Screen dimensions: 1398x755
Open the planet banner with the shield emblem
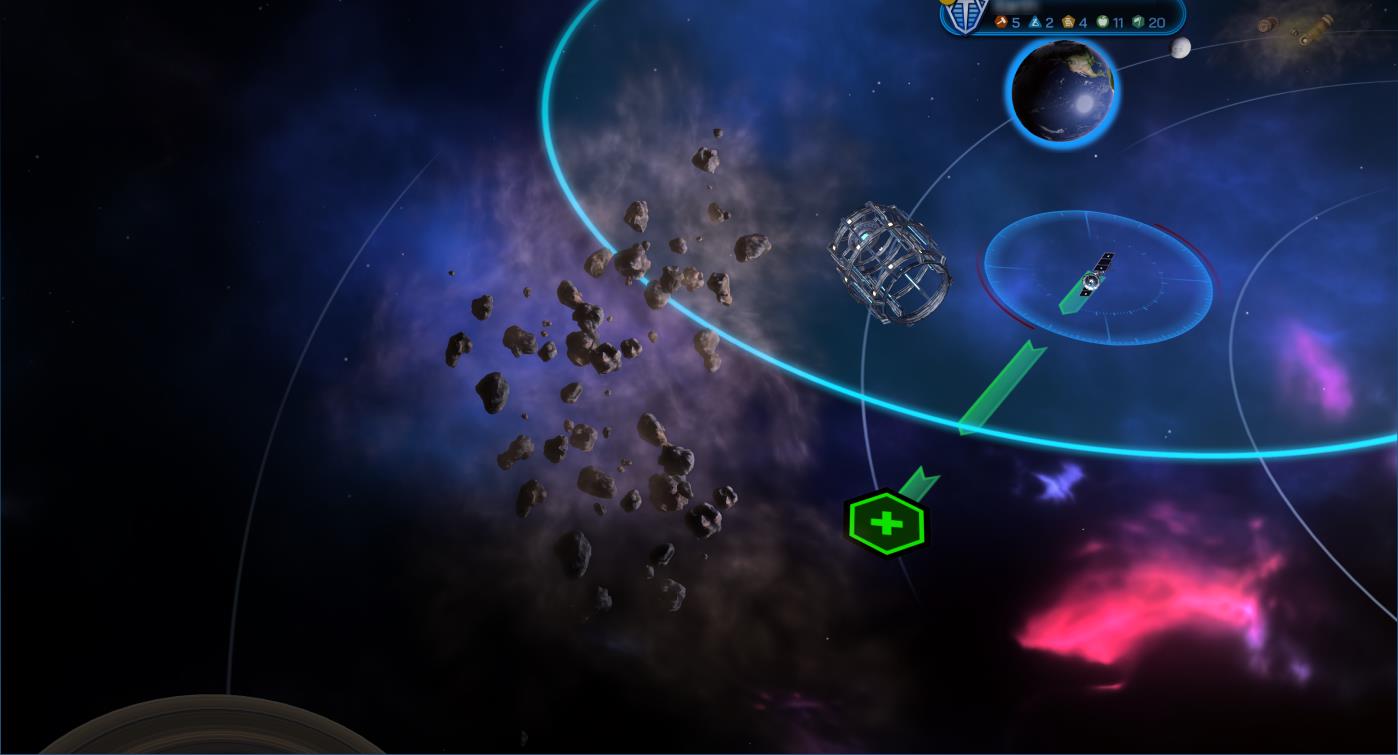coord(1063,17)
